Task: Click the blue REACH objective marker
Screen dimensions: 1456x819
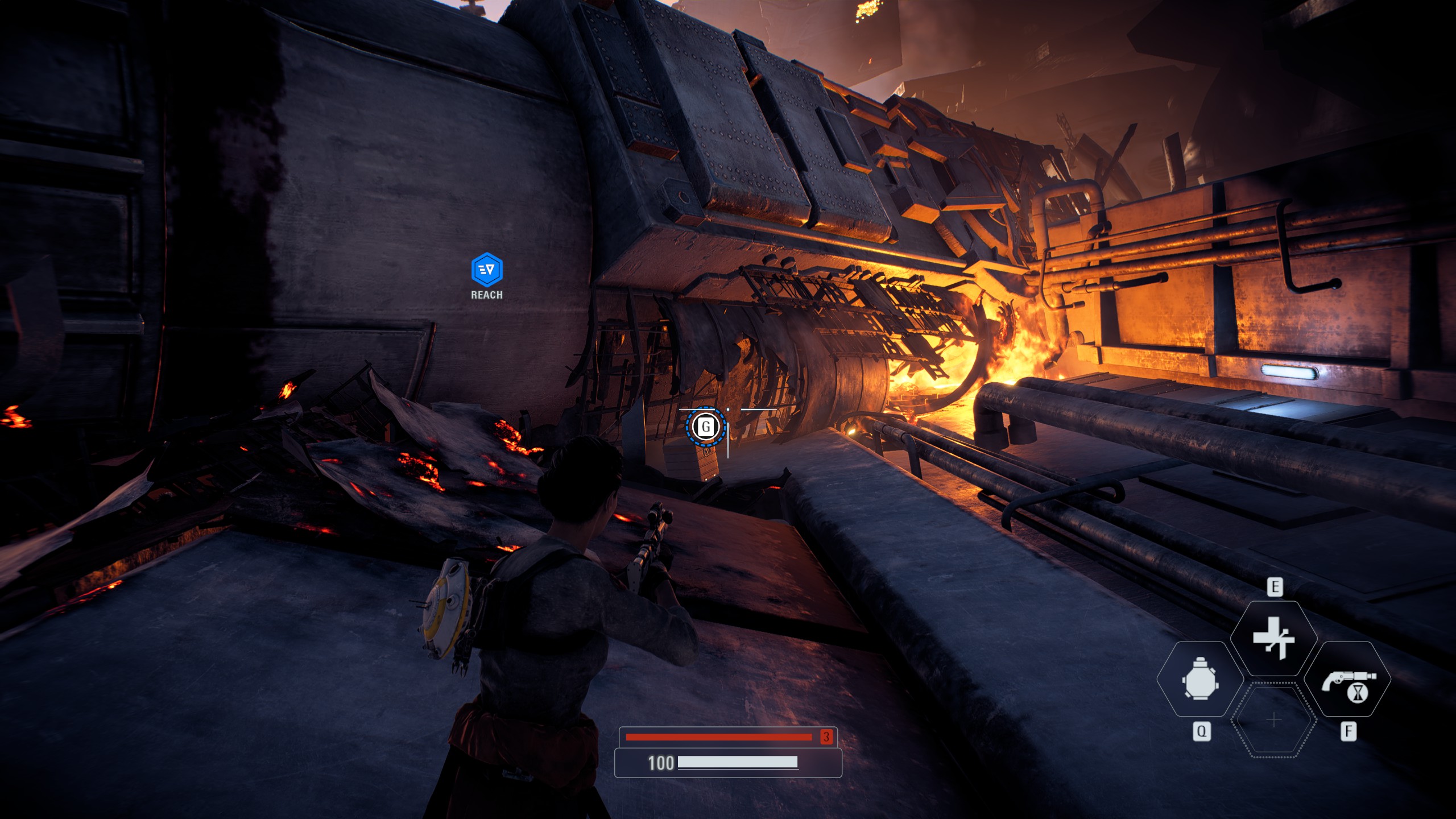Action: 487,270
